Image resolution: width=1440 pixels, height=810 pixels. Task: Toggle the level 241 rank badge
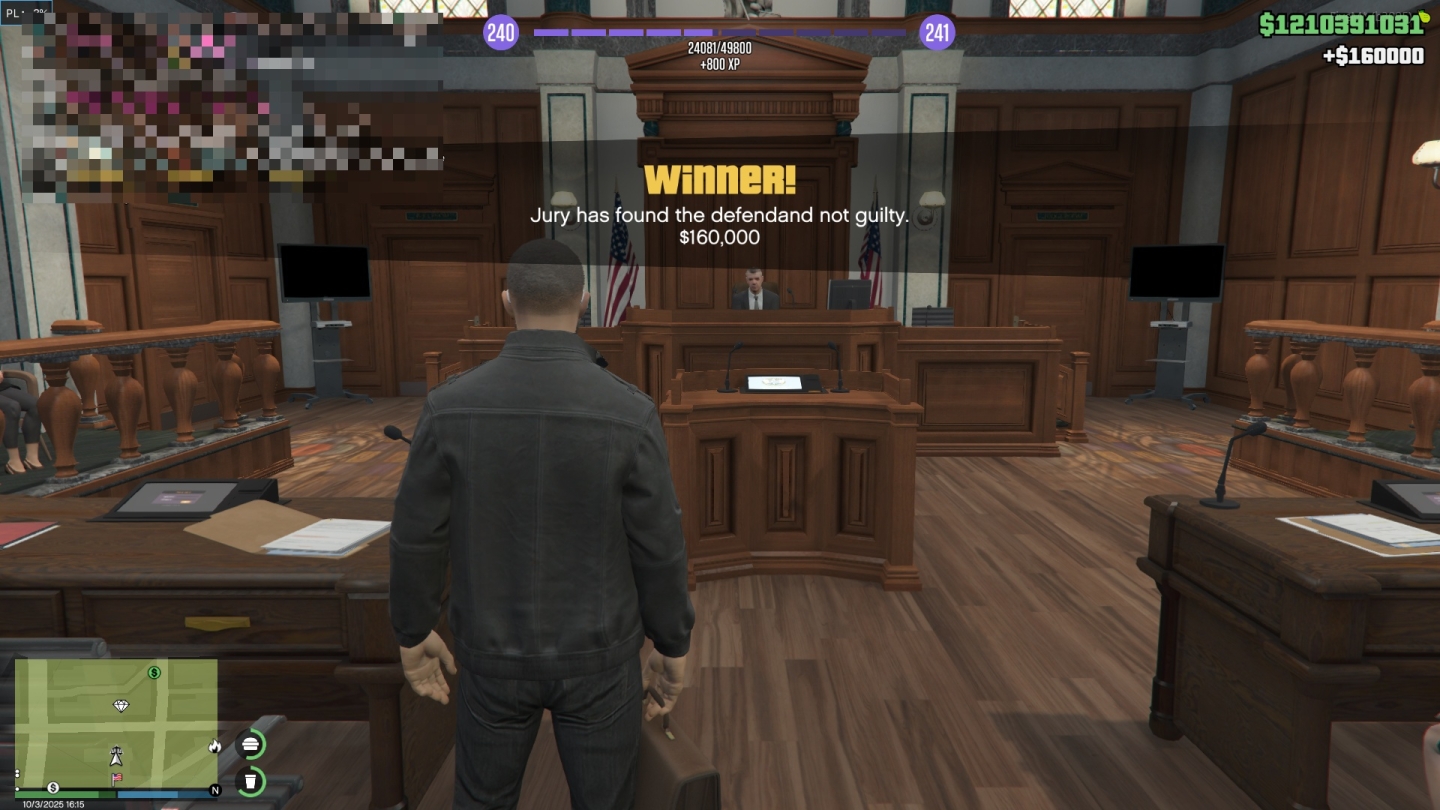935,32
